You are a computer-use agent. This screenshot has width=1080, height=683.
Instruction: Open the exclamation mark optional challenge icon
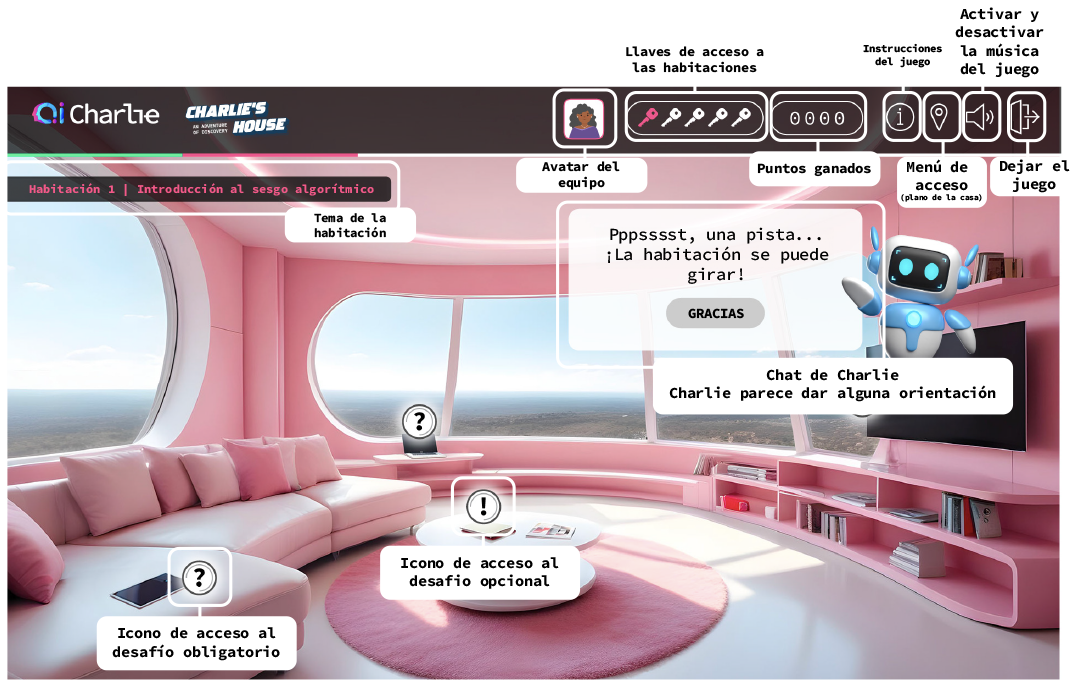(484, 503)
